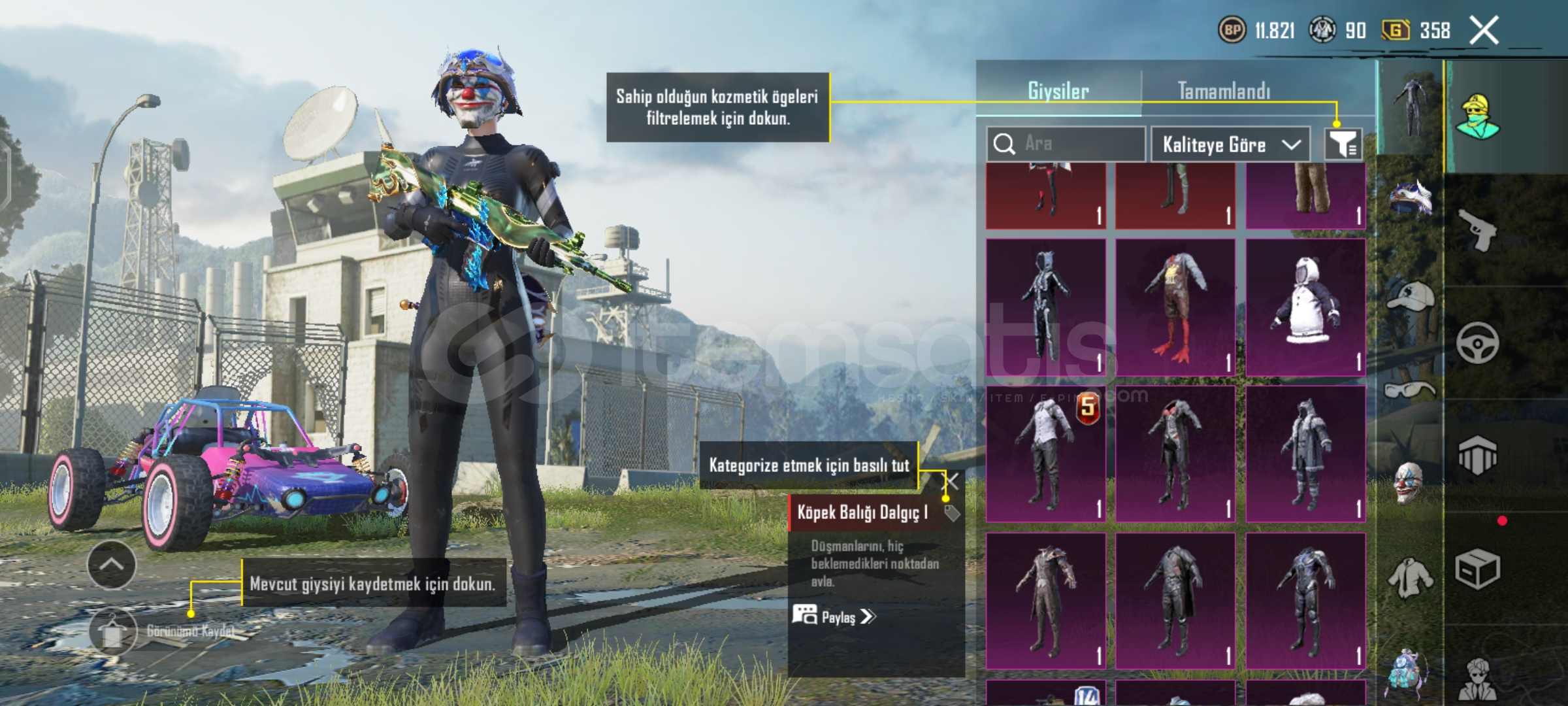
Task: Pick the white shirt outfit with 5 badge
Action: [1045, 454]
